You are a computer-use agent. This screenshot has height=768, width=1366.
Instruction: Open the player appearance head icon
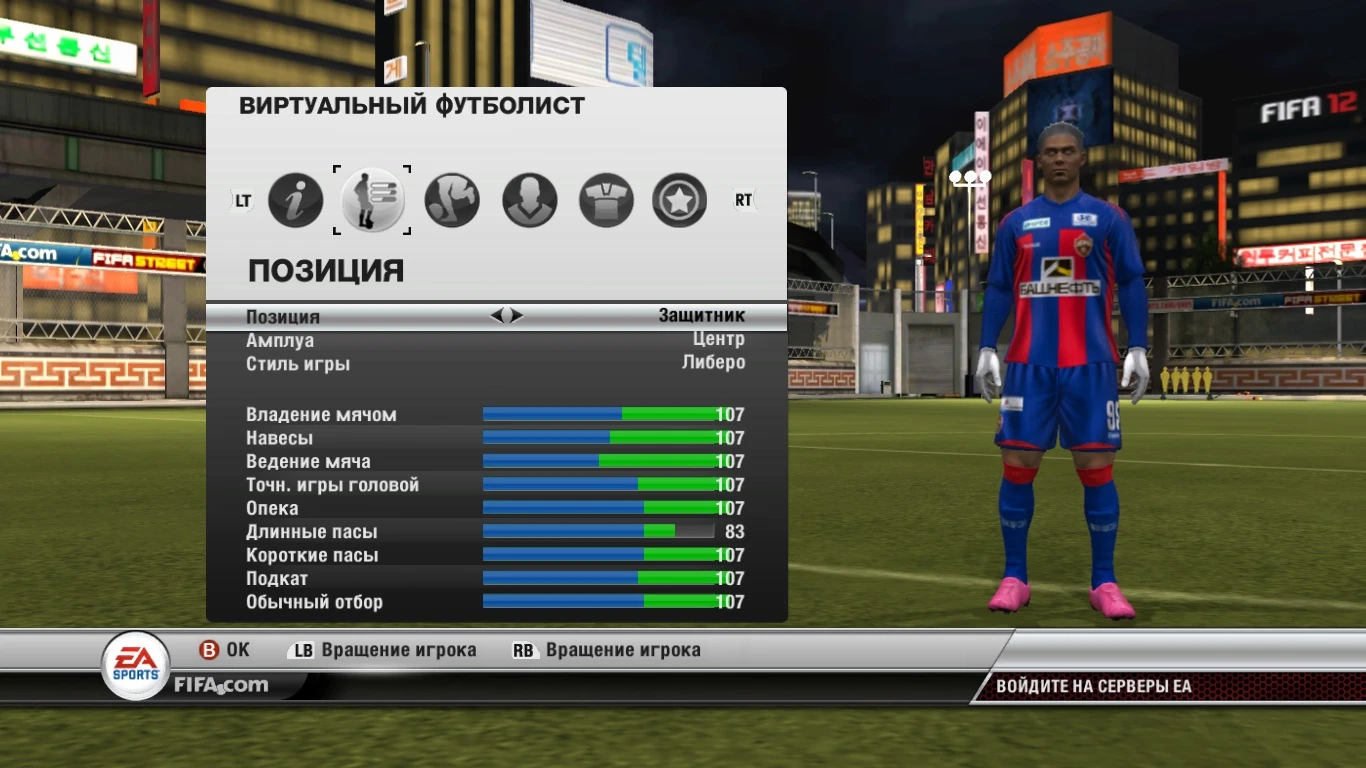click(528, 199)
